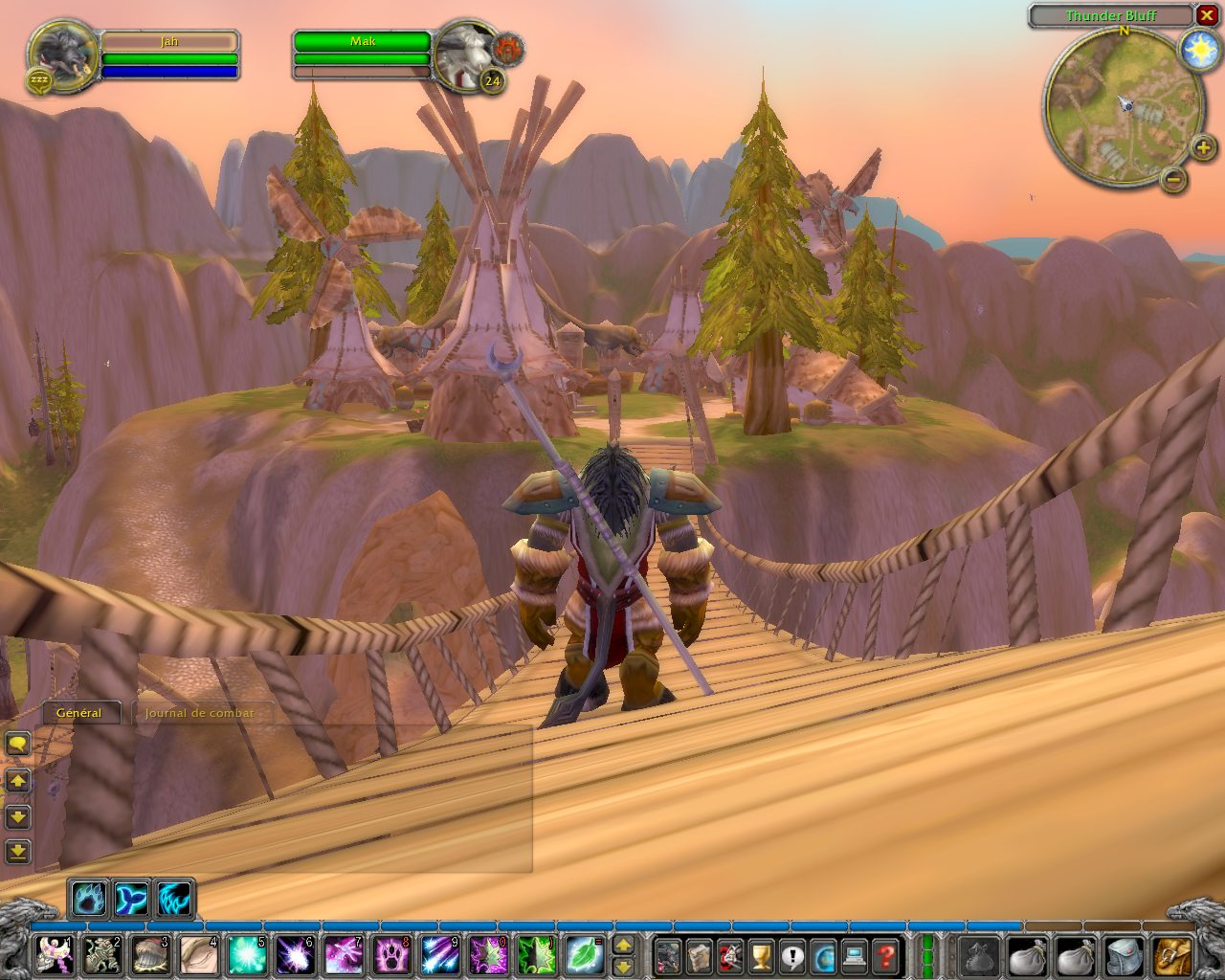Viewport: 1225px width, 980px height.
Task: Switch to the Général chat tab
Action: [x=79, y=713]
